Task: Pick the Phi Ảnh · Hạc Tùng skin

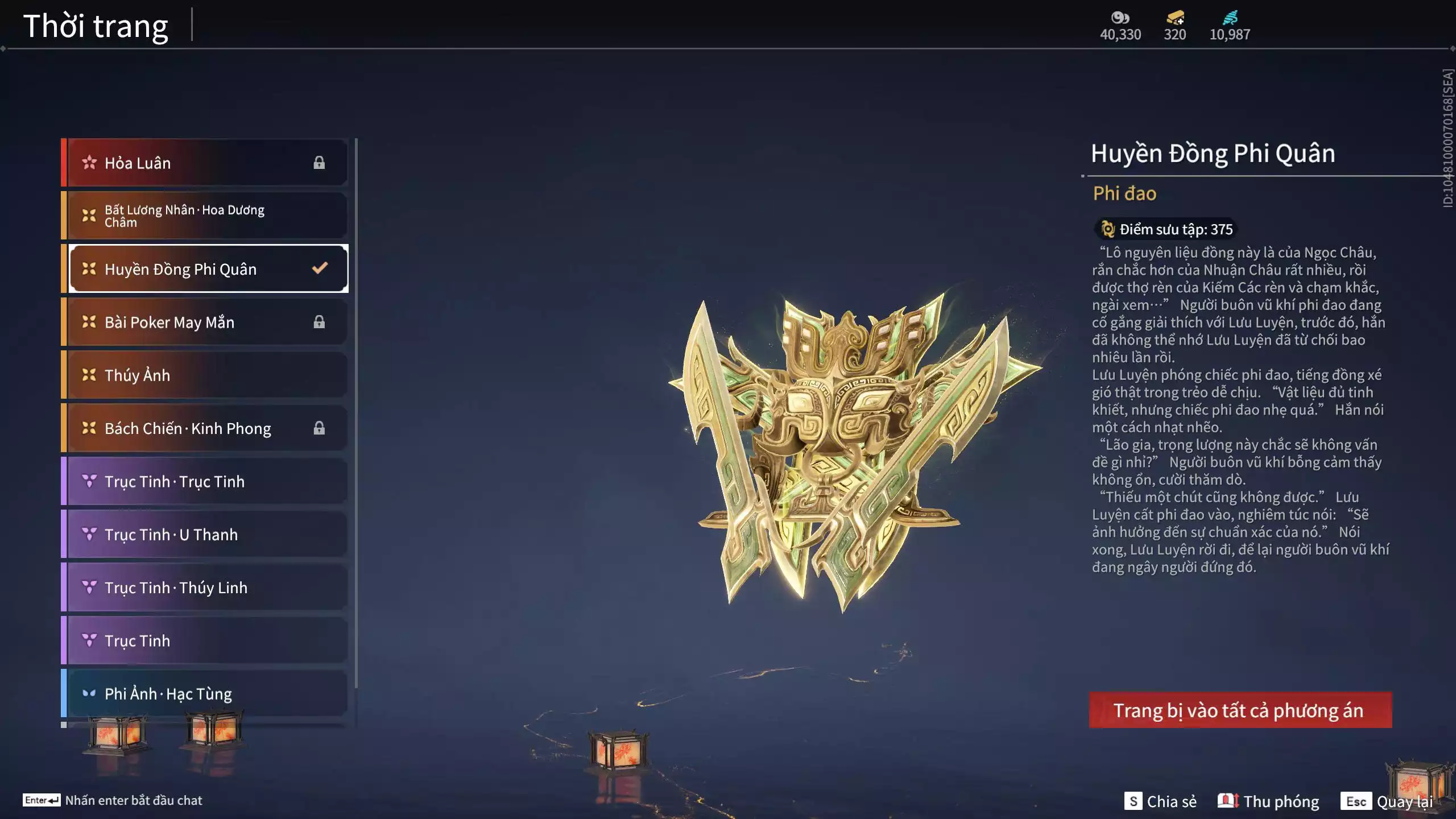Action: coord(205,693)
